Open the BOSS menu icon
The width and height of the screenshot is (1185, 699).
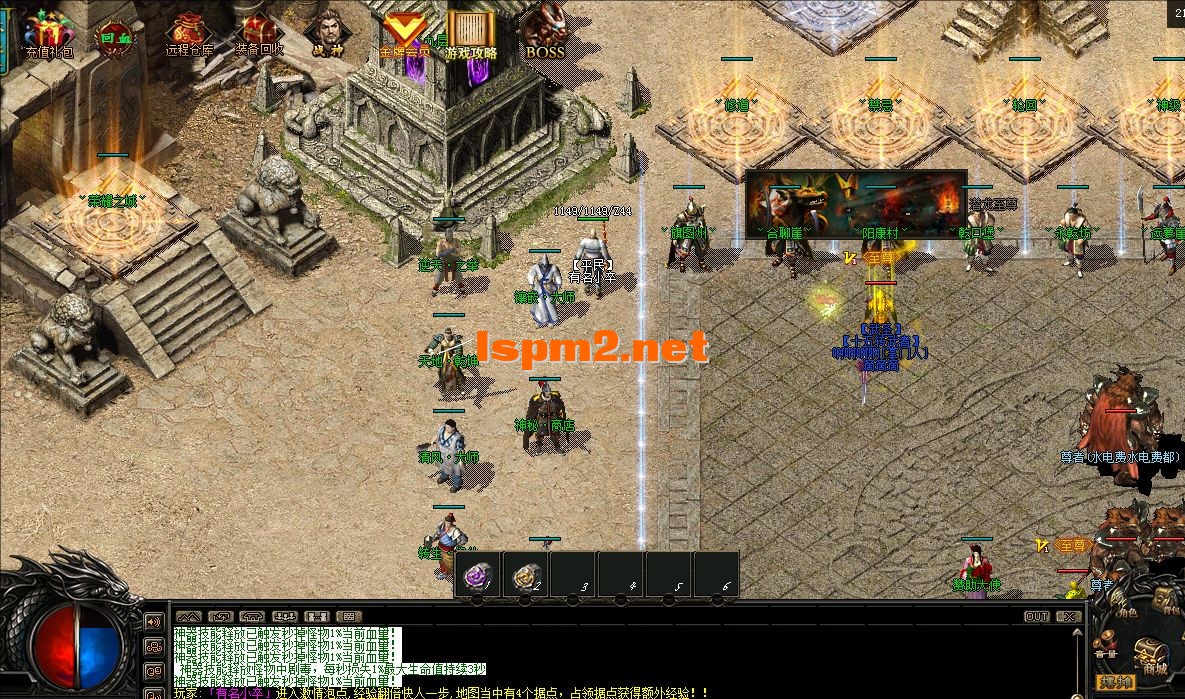pos(545,33)
